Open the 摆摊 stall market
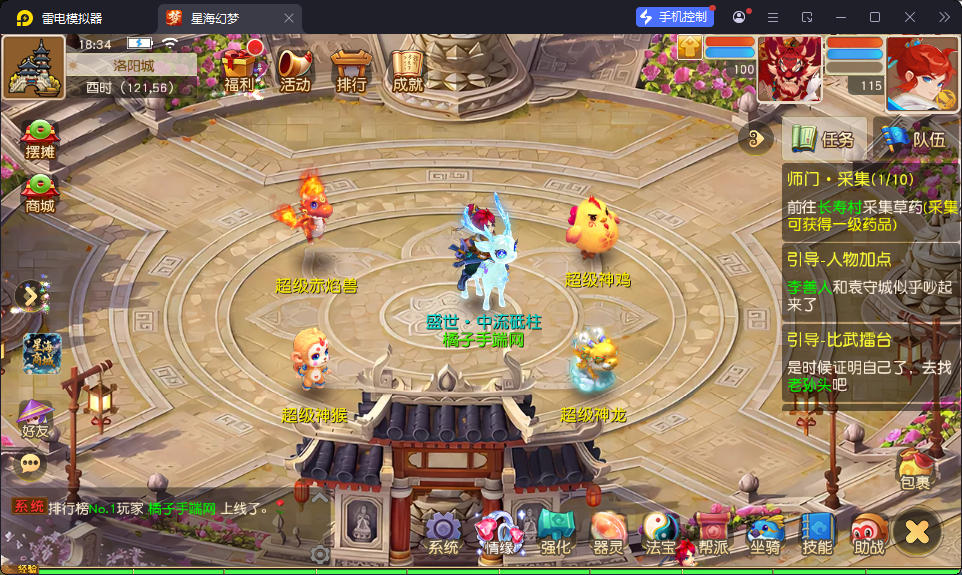Screen dimensions: 962x575 pos(40,138)
